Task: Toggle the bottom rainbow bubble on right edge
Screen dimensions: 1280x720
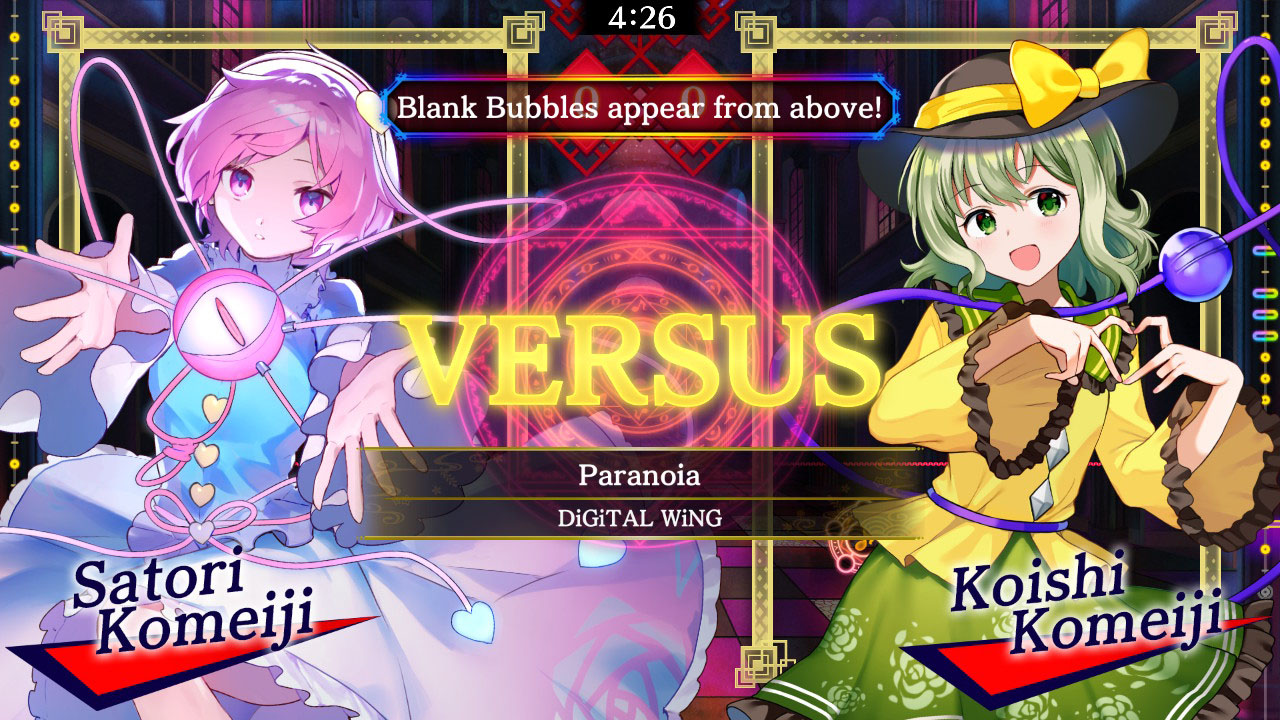Action: point(1265,333)
